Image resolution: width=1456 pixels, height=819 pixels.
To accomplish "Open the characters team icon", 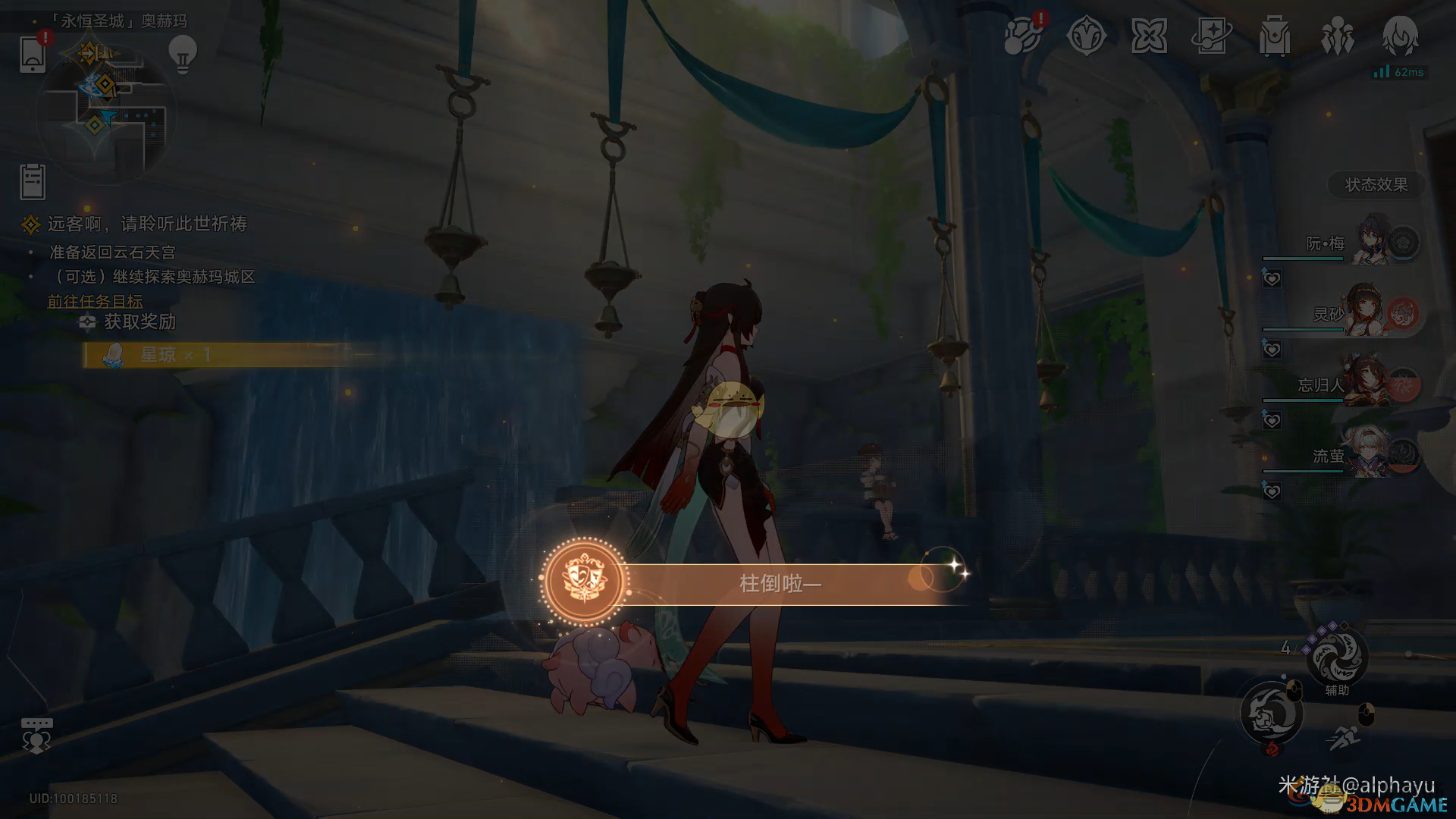I will coord(1337,36).
